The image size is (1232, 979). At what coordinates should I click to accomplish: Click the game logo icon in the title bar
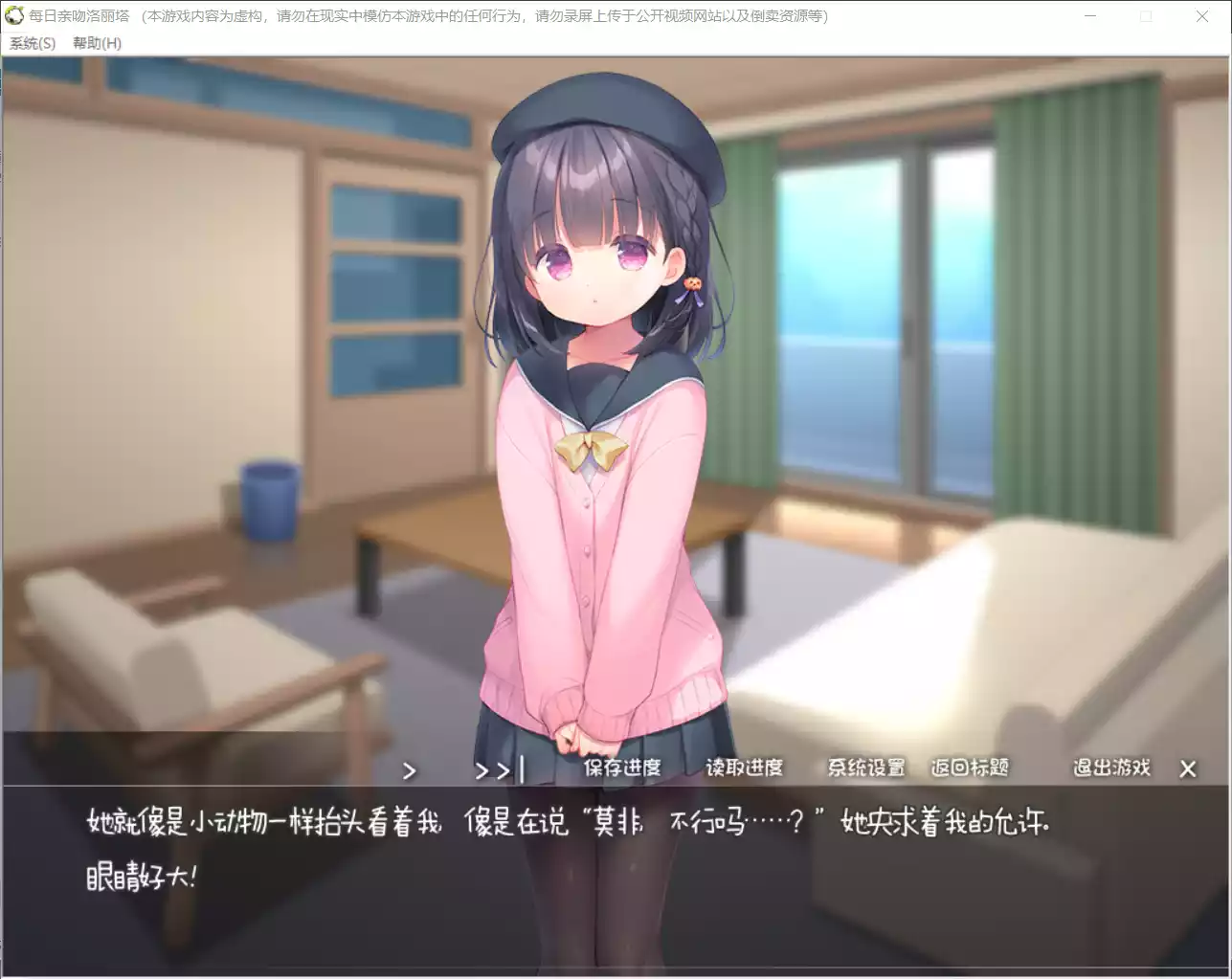click(13, 15)
